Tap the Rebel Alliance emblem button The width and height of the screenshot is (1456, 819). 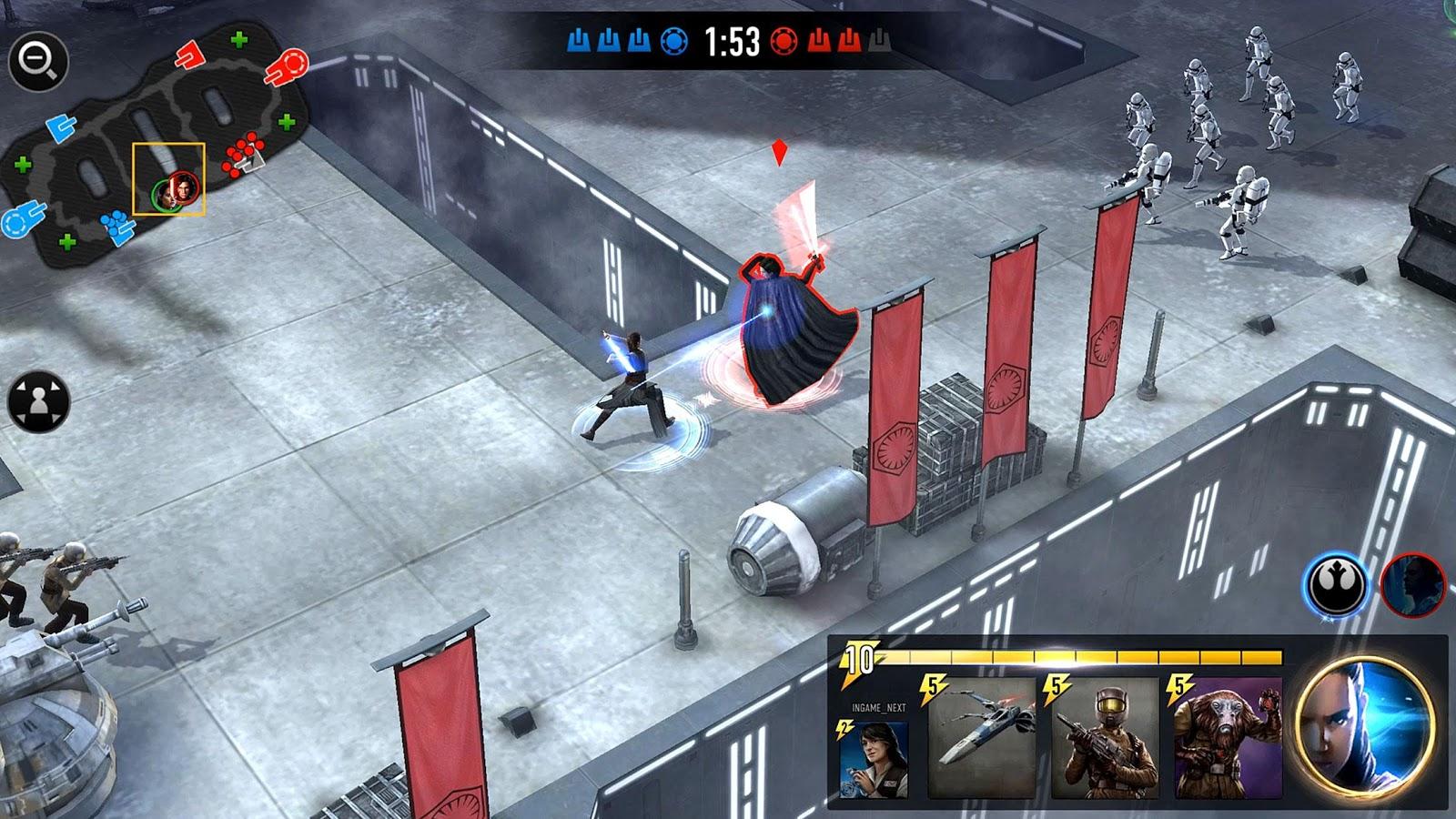[x=1336, y=585]
